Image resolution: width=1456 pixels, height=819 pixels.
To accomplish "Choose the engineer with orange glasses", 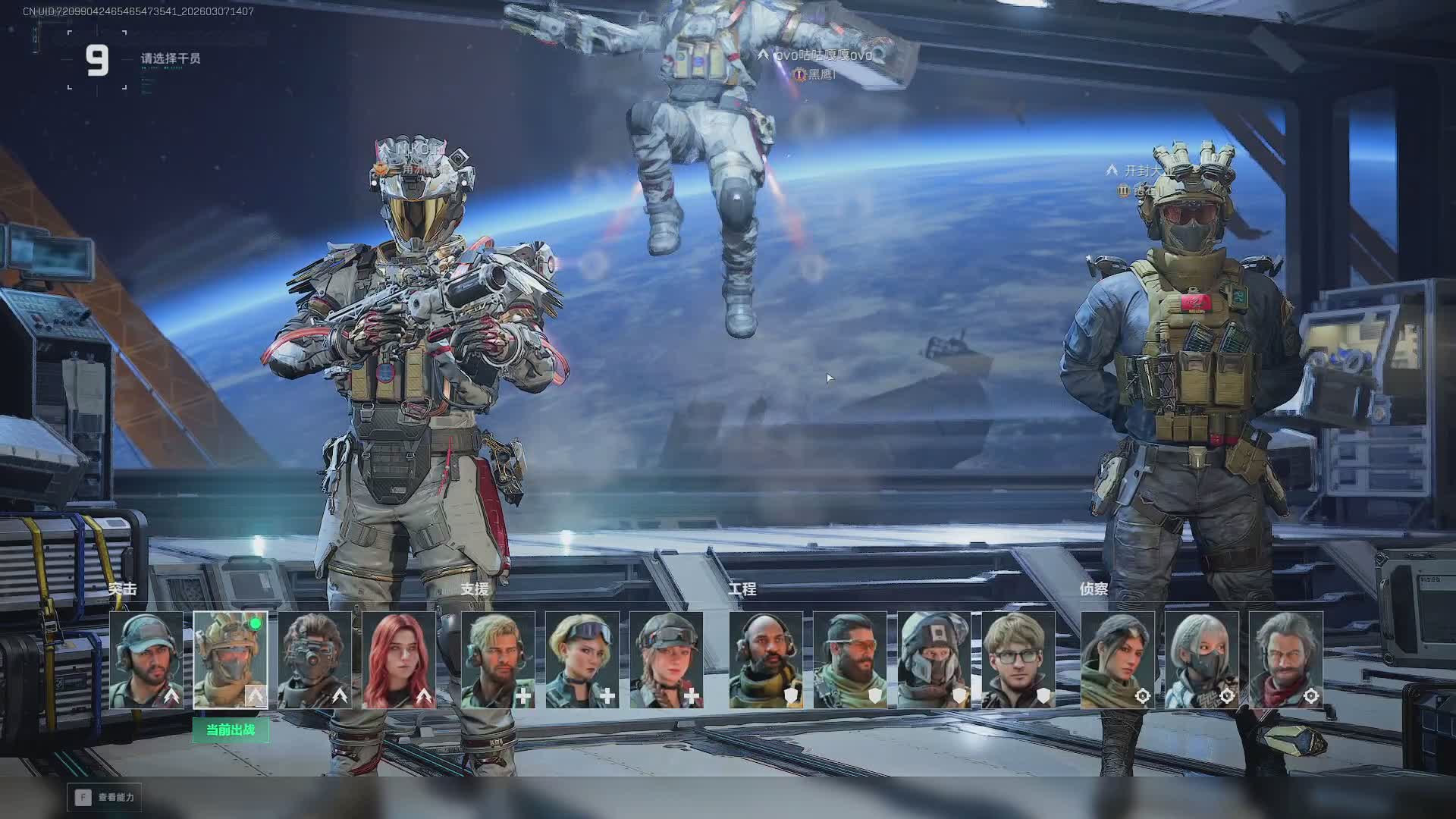I will tap(850, 660).
